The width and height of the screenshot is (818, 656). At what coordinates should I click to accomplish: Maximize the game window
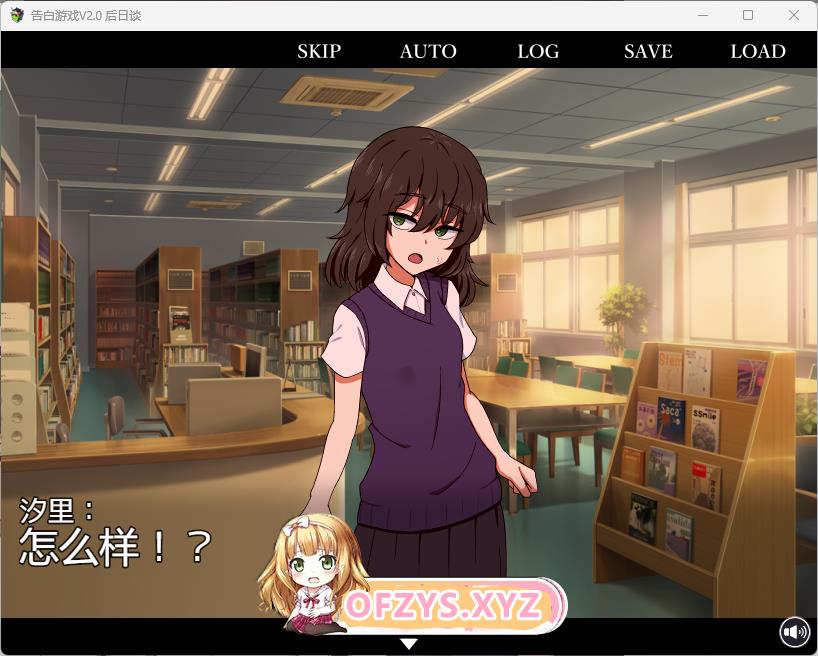tap(748, 15)
